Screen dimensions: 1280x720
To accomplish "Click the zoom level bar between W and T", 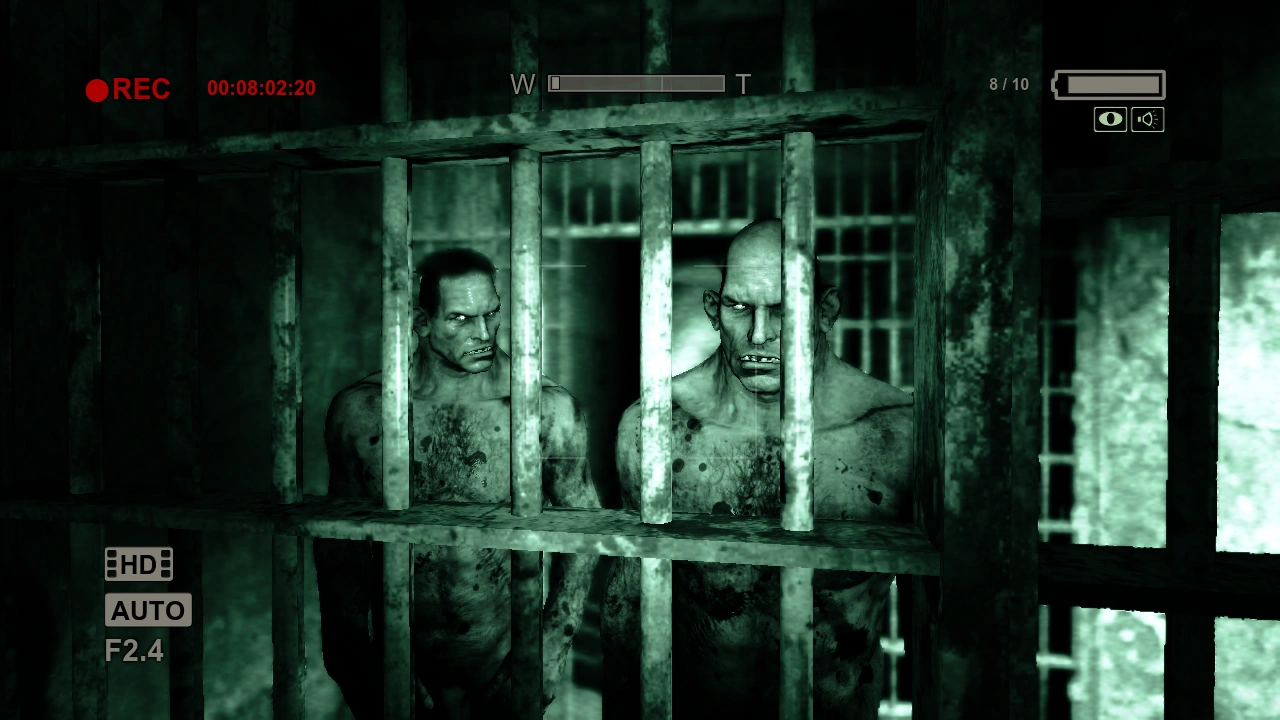I will [x=637, y=84].
